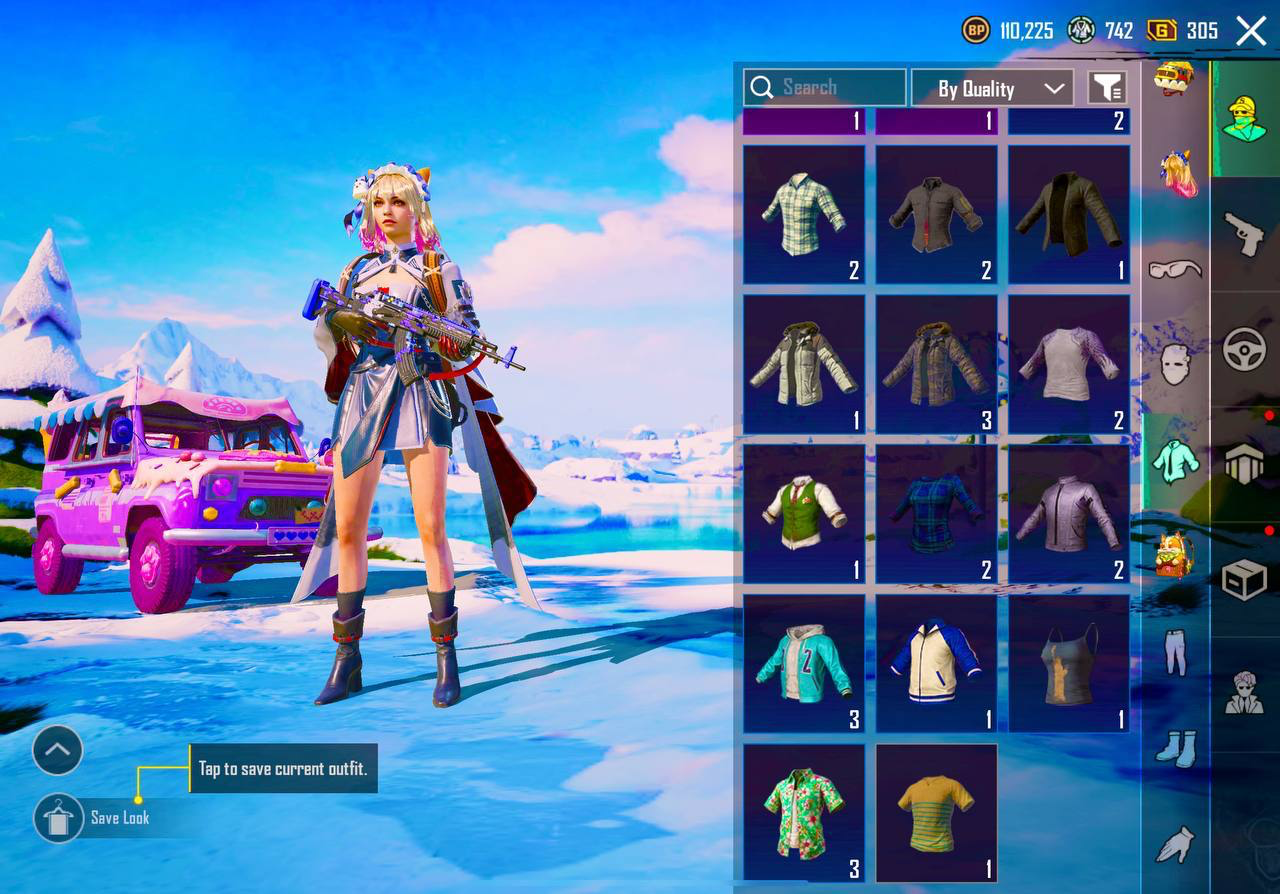Select the lavender leather jacket
The height and width of the screenshot is (894, 1280).
click(1069, 514)
